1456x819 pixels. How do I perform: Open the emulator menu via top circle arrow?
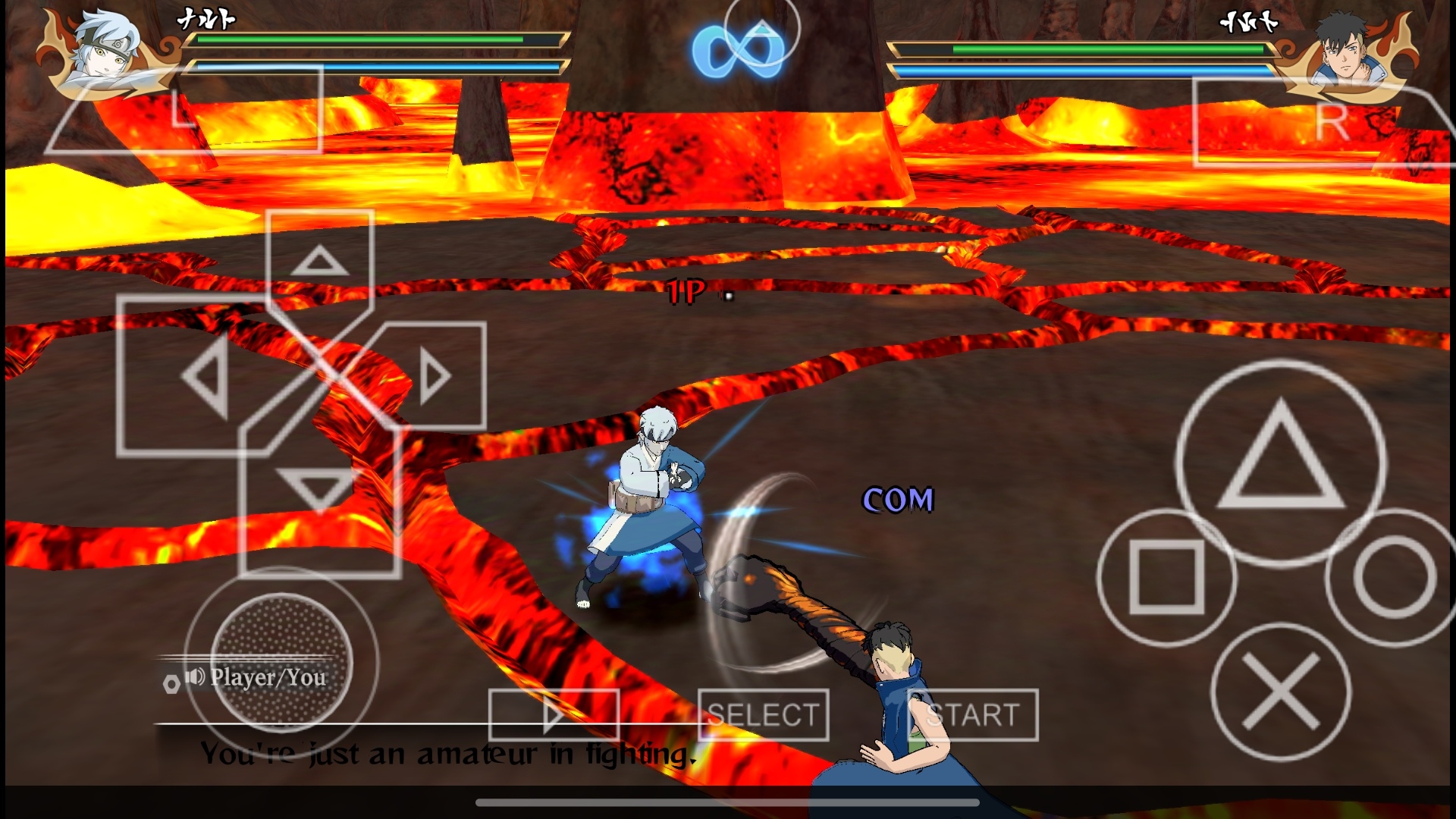(x=762, y=32)
